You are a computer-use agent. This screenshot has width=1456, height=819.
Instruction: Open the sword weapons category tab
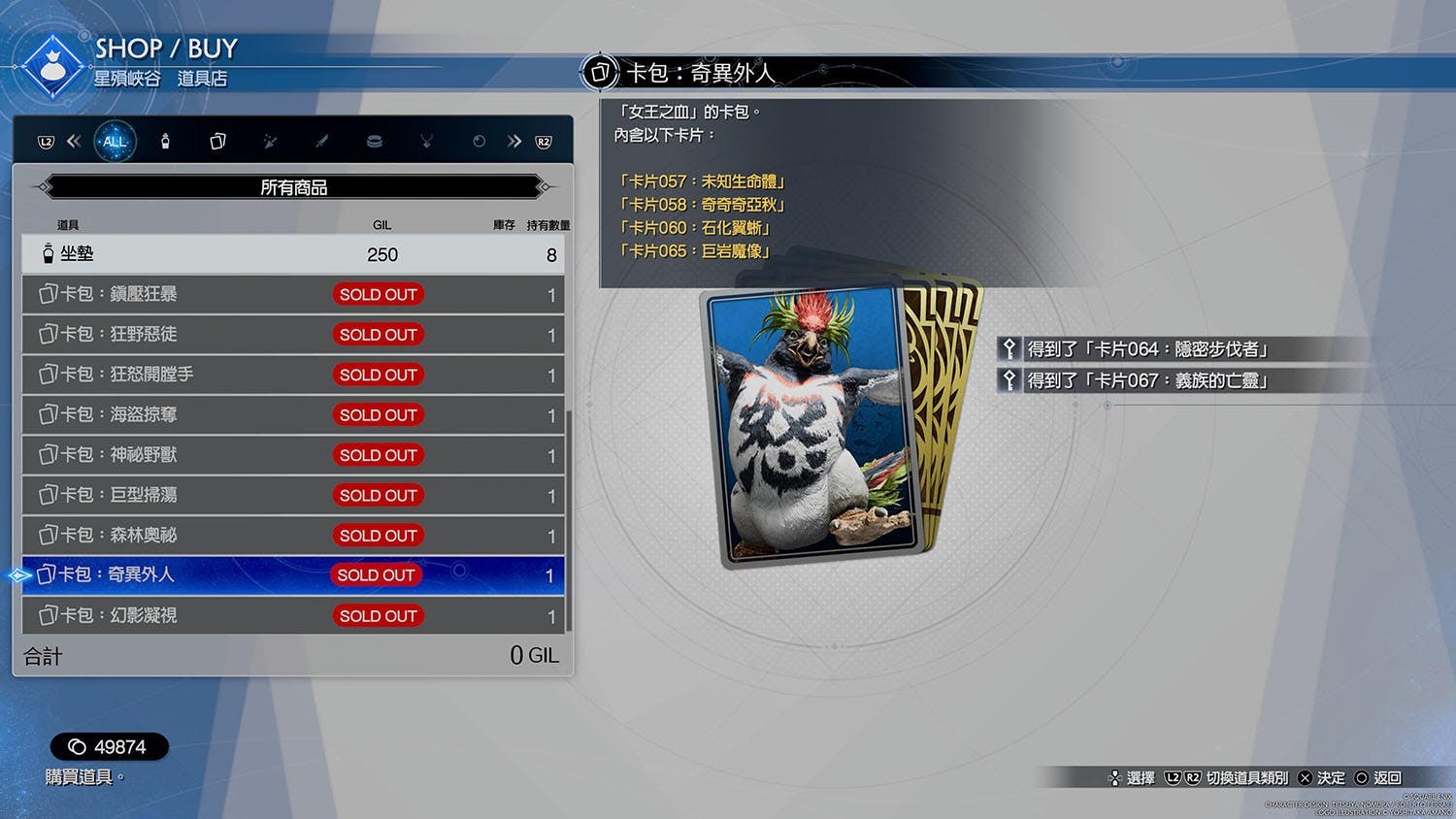coord(321,142)
